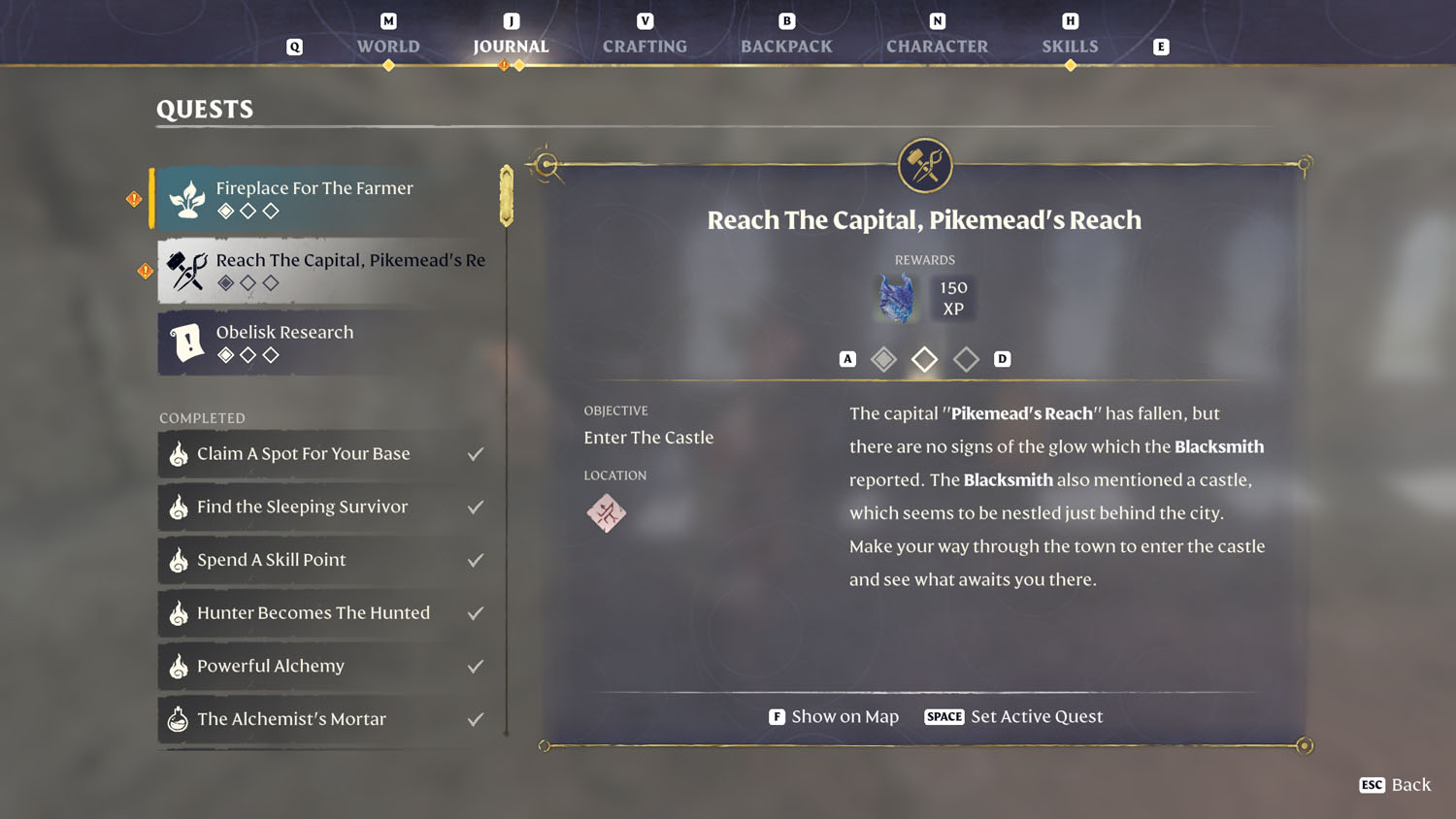Open the Obelisk Research scroll icon
The height and width of the screenshot is (819, 1456).
pos(186,343)
